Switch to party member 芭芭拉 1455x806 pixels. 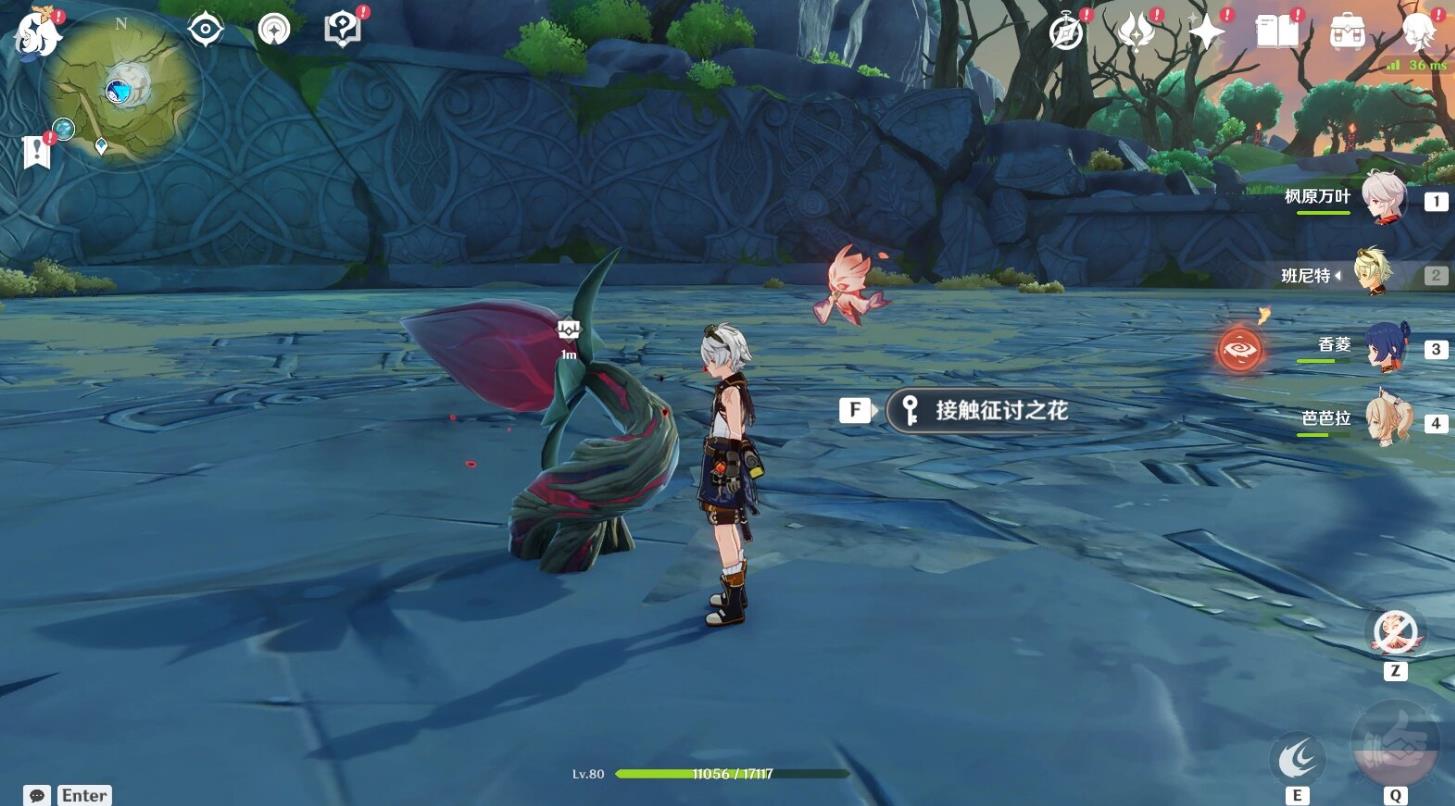(1385, 420)
